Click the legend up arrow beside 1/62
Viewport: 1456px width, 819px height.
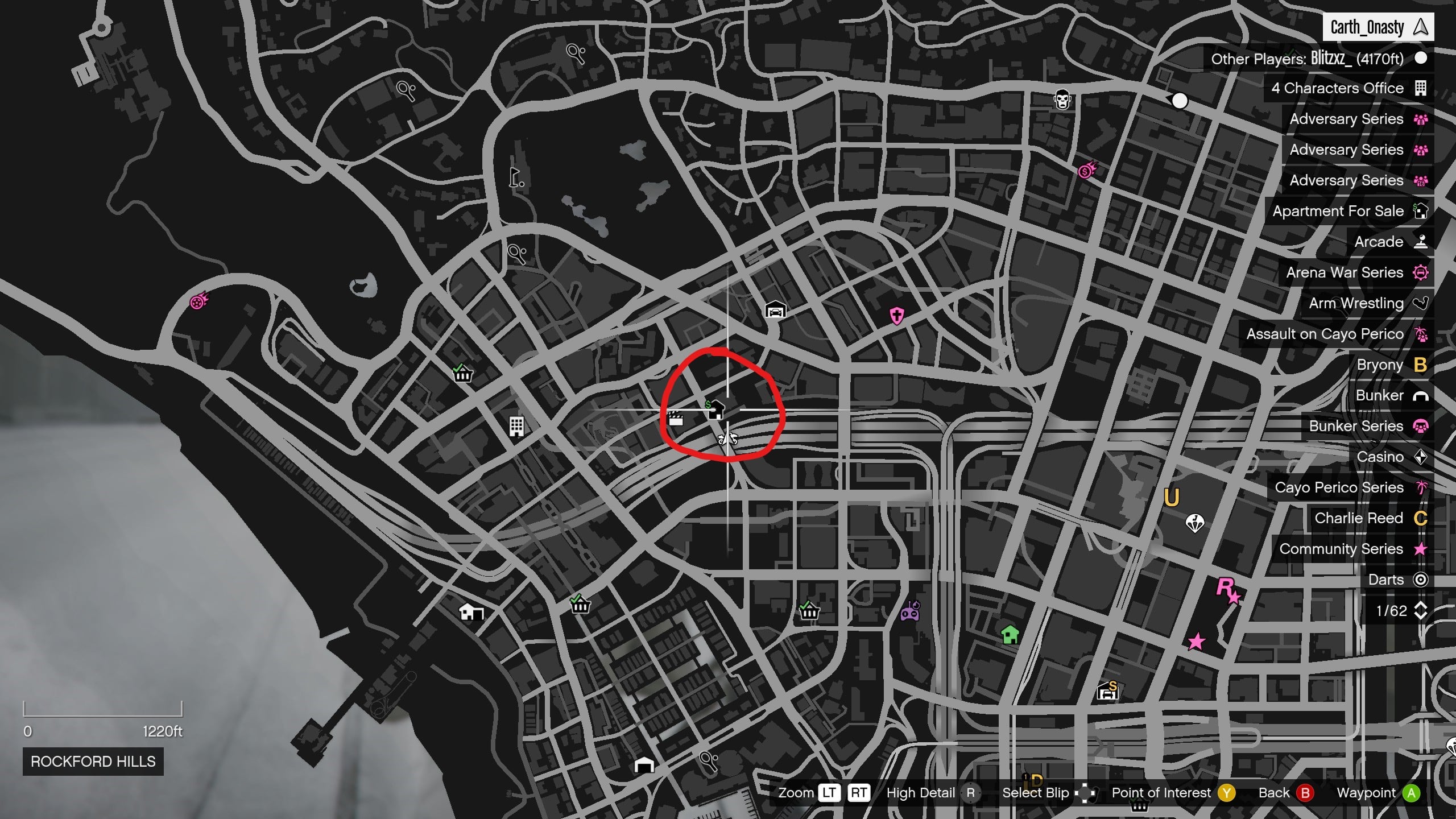(x=1422, y=606)
